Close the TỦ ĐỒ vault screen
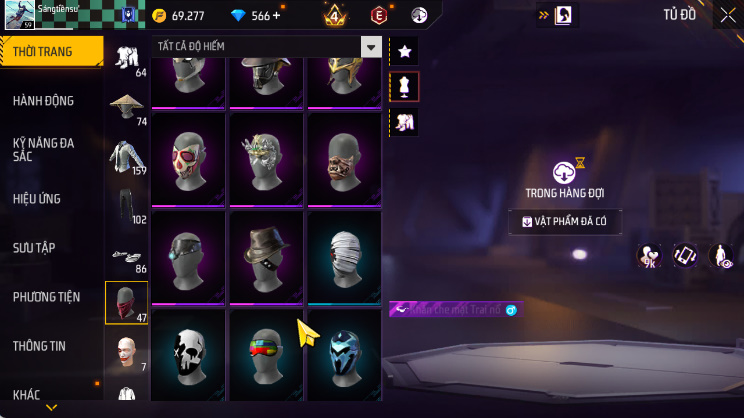This screenshot has width=744, height=418. point(726,15)
